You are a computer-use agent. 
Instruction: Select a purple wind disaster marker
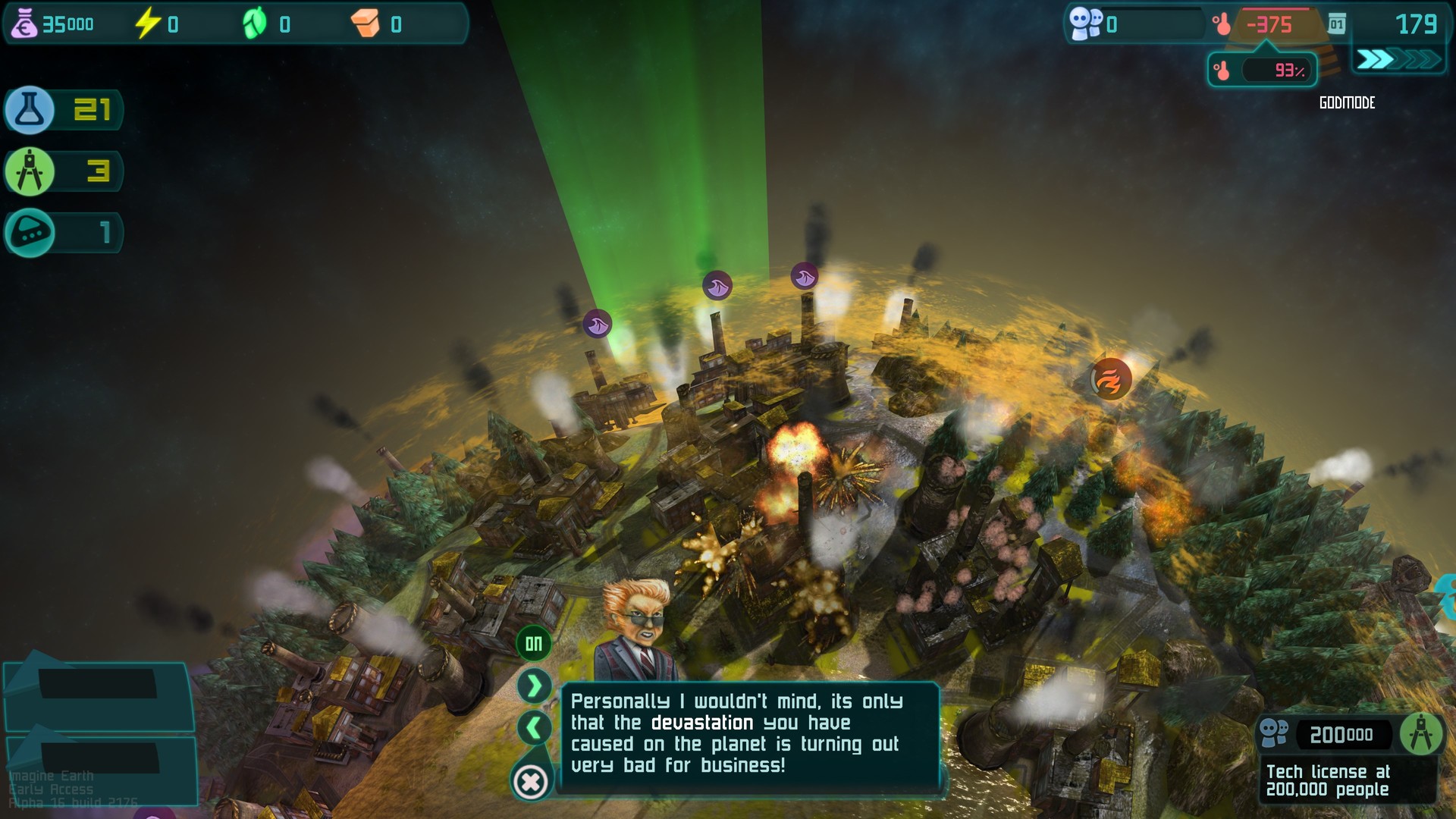(717, 286)
